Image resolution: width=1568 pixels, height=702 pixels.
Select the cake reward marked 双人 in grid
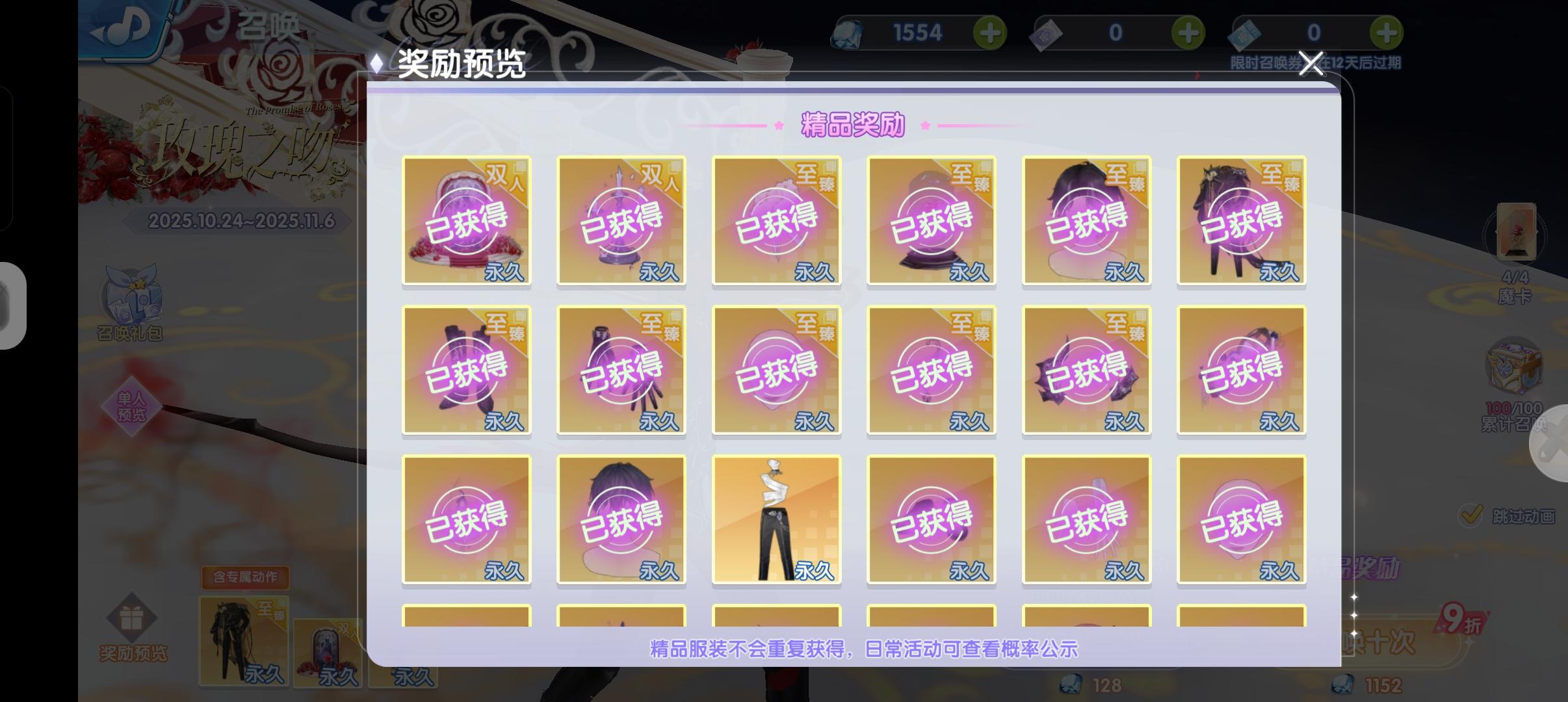[x=467, y=221]
